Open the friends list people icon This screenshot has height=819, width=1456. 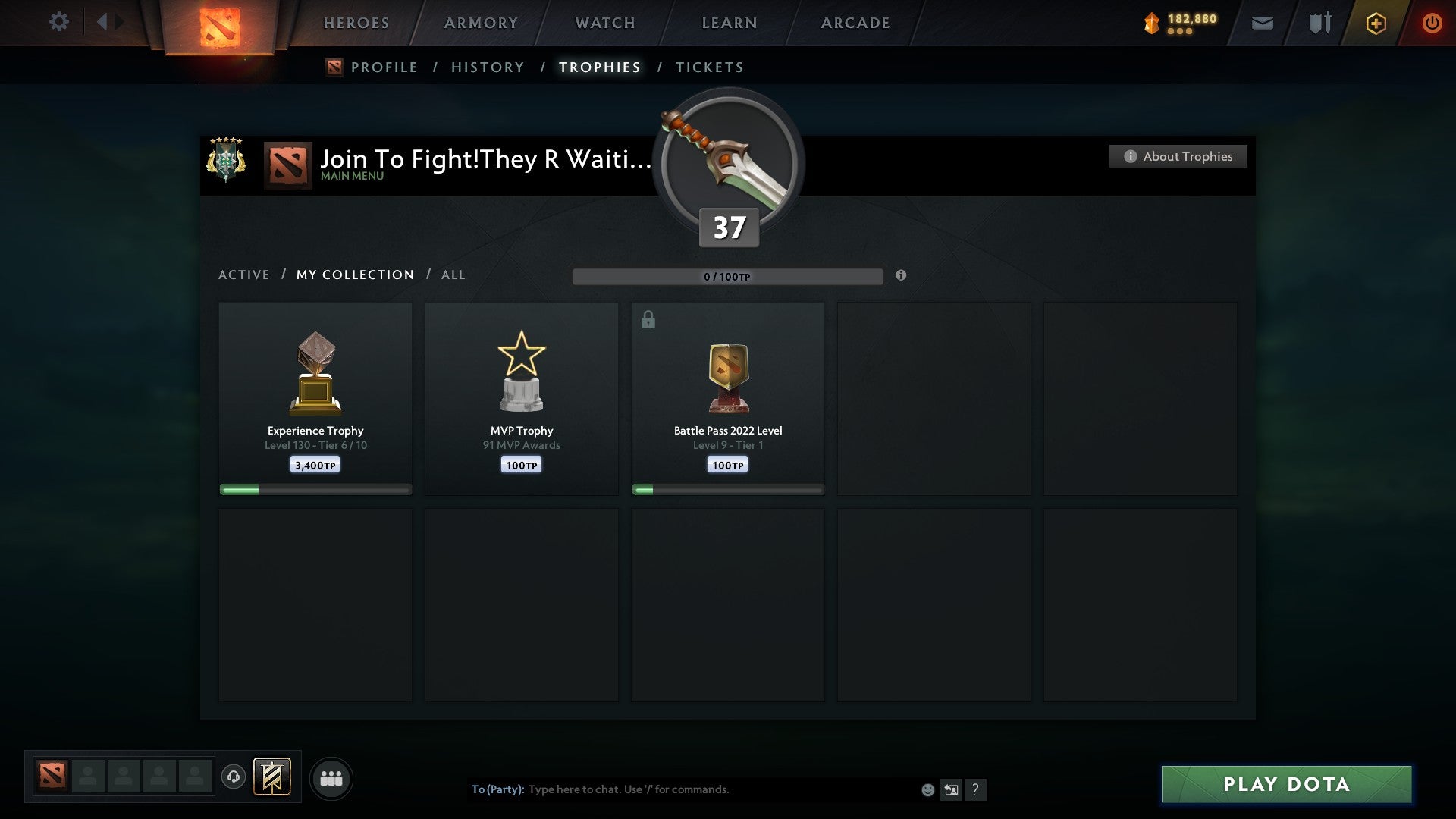(x=331, y=777)
